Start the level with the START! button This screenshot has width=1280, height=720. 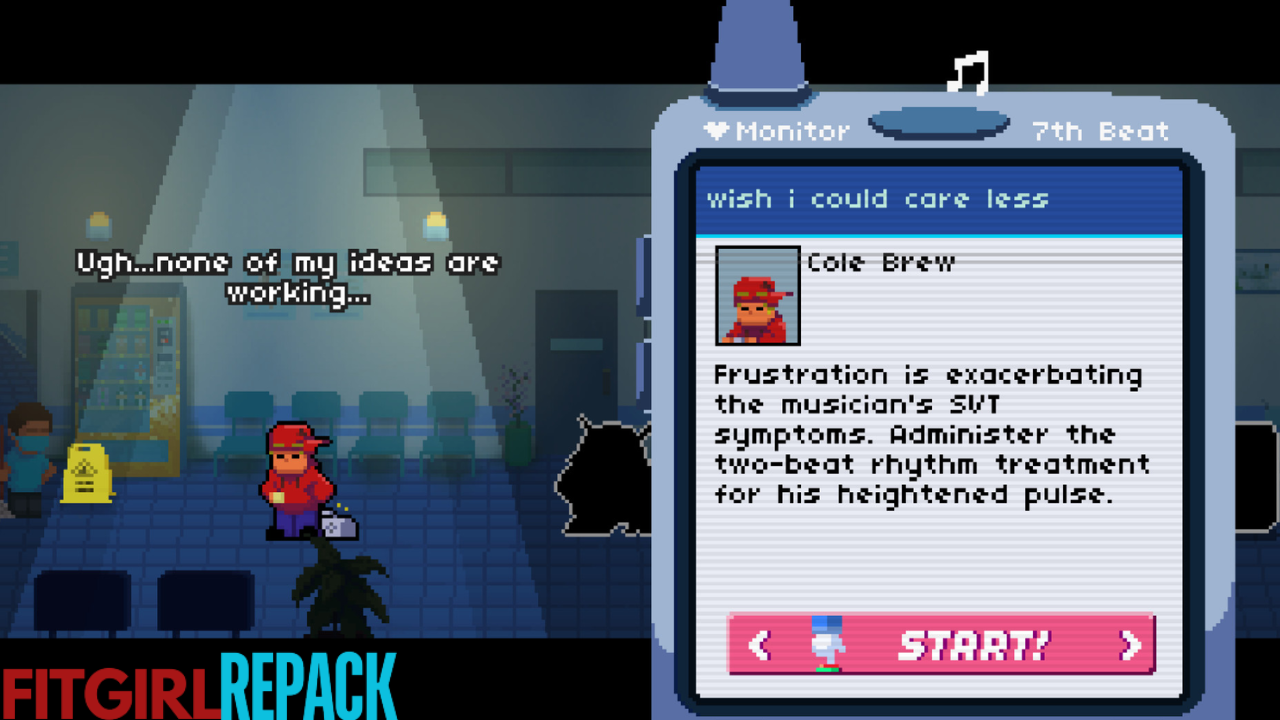[x=972, y=645]
